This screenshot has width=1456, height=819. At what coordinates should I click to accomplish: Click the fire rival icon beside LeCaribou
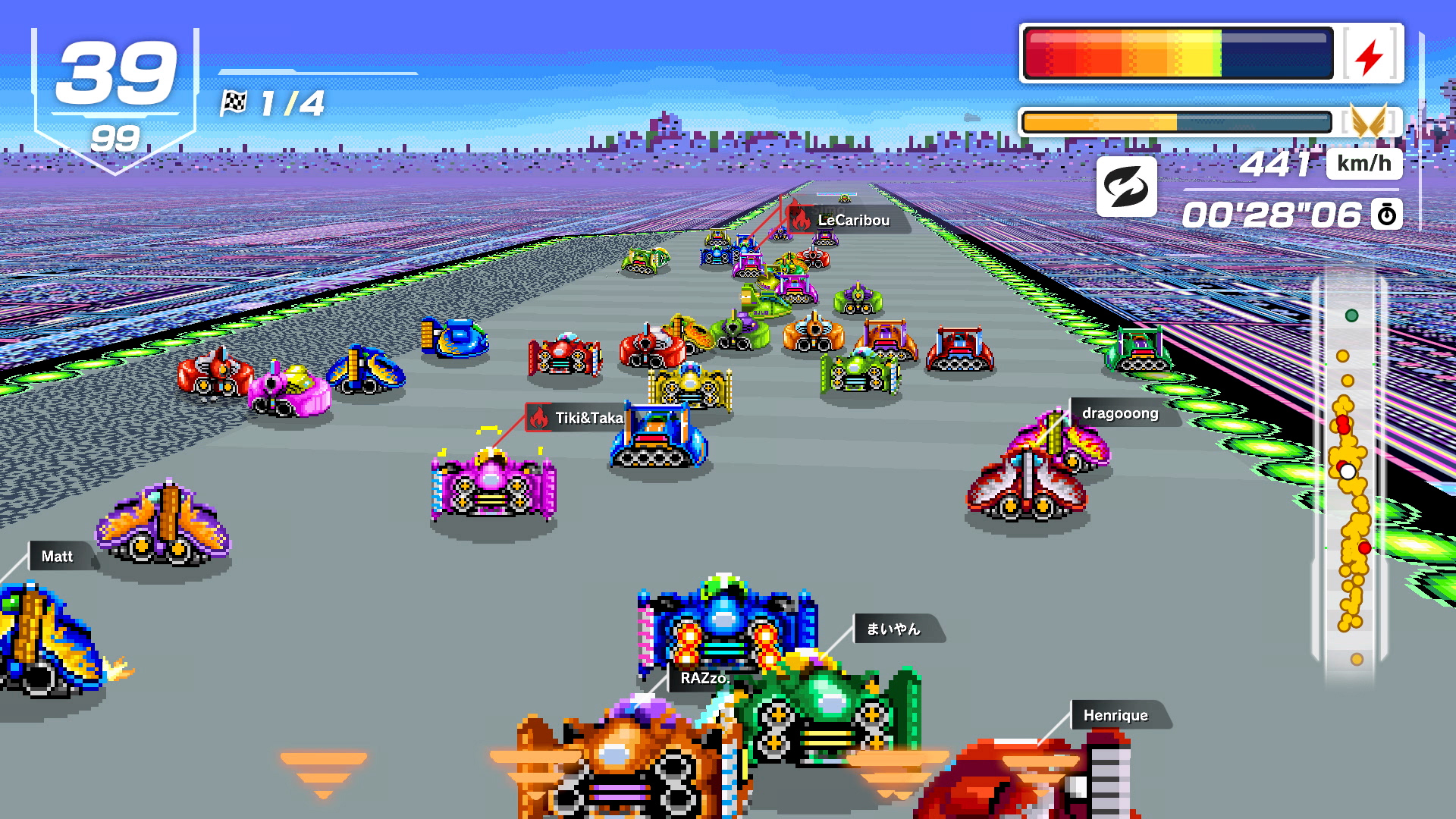802,220
